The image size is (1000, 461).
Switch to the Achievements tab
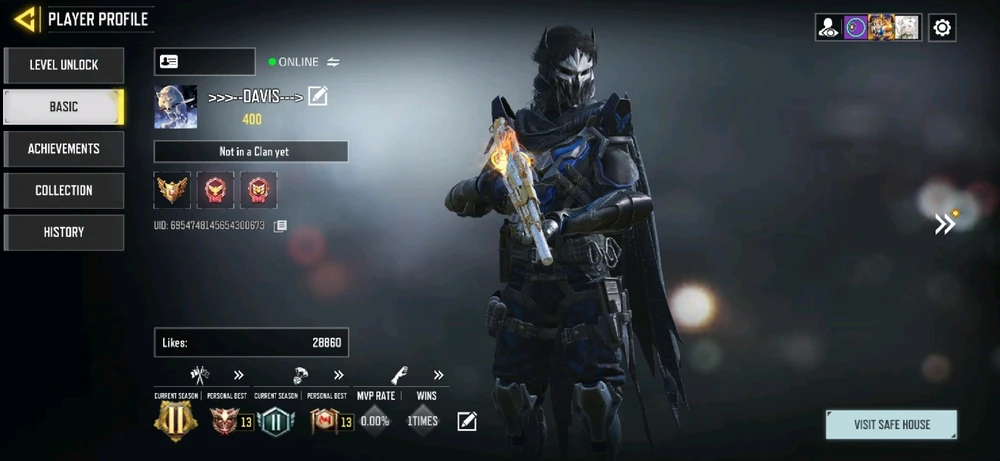[64, 149]
